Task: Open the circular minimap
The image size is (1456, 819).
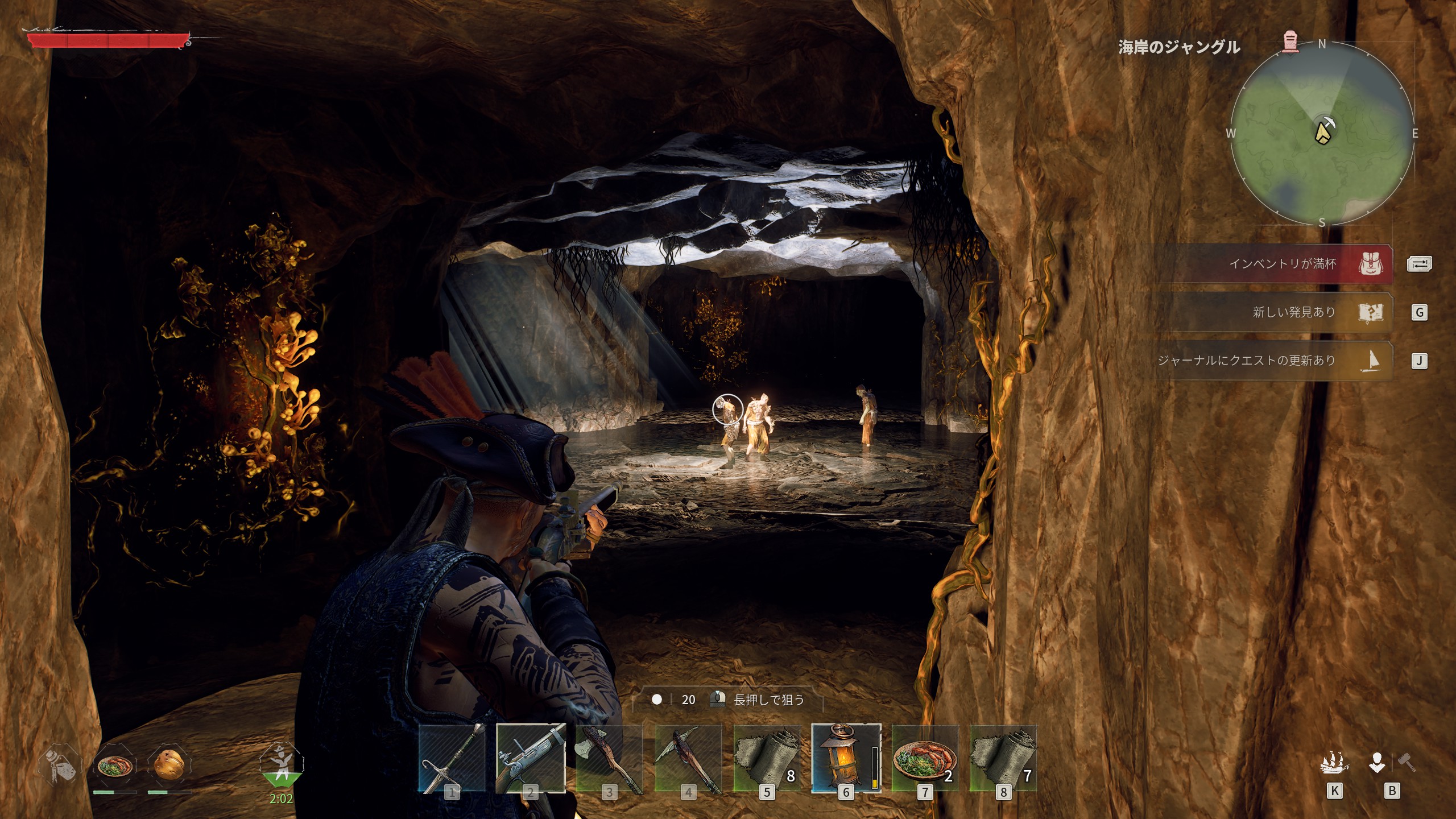Action: [x=1322, y=134]
